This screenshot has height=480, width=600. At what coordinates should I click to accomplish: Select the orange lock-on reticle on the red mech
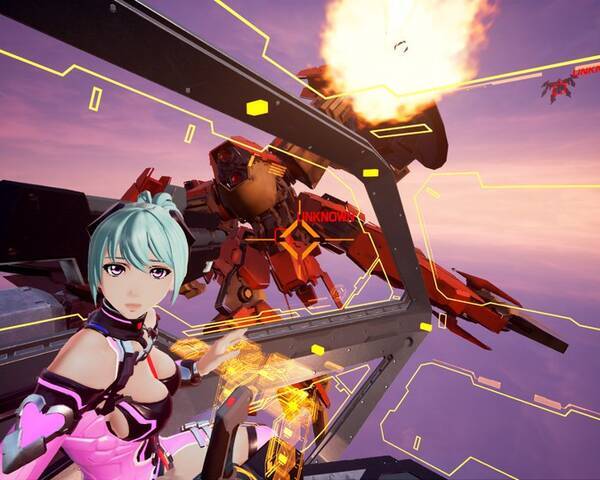299,238
